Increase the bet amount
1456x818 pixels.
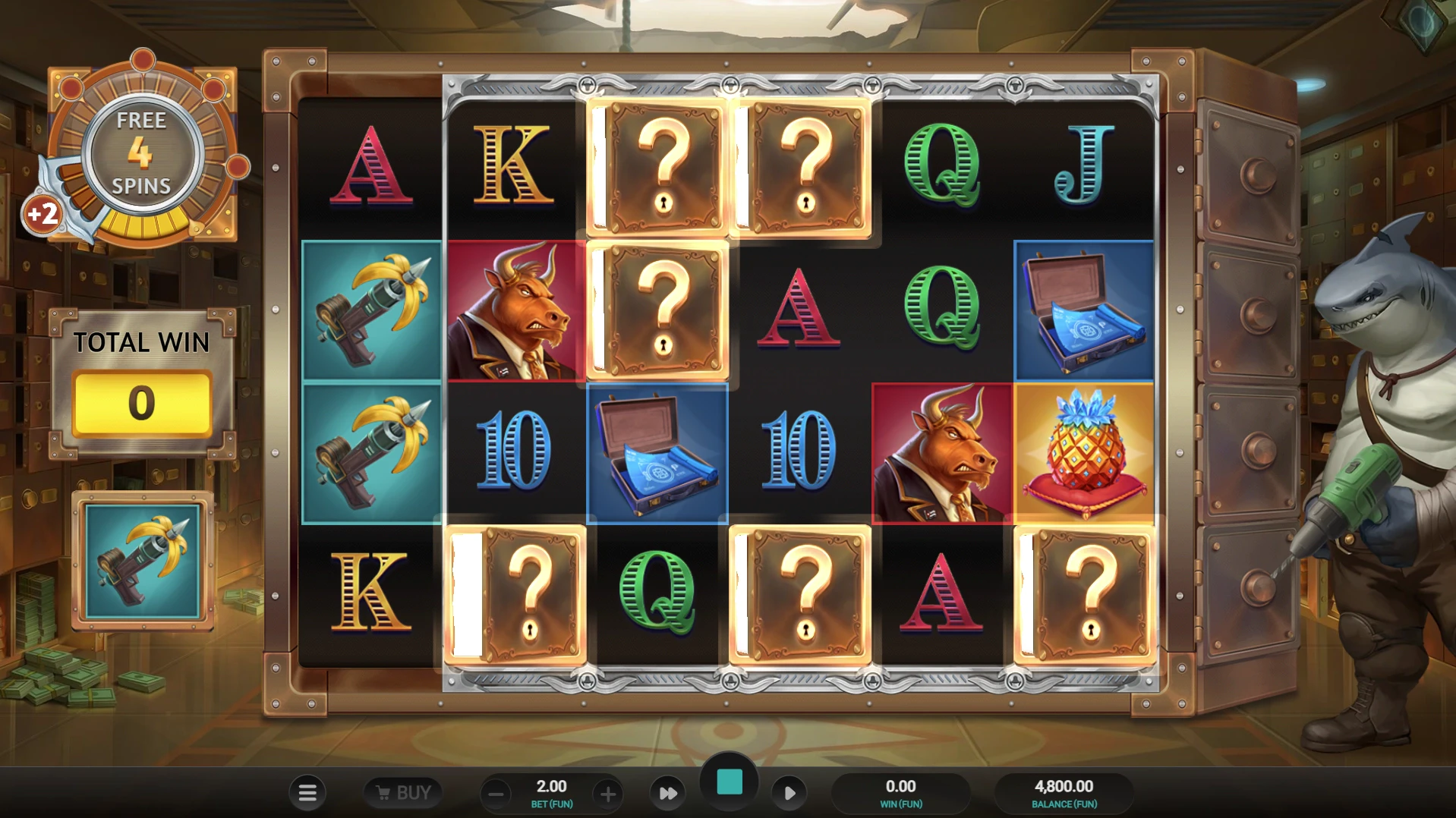[x=607, y=794]
